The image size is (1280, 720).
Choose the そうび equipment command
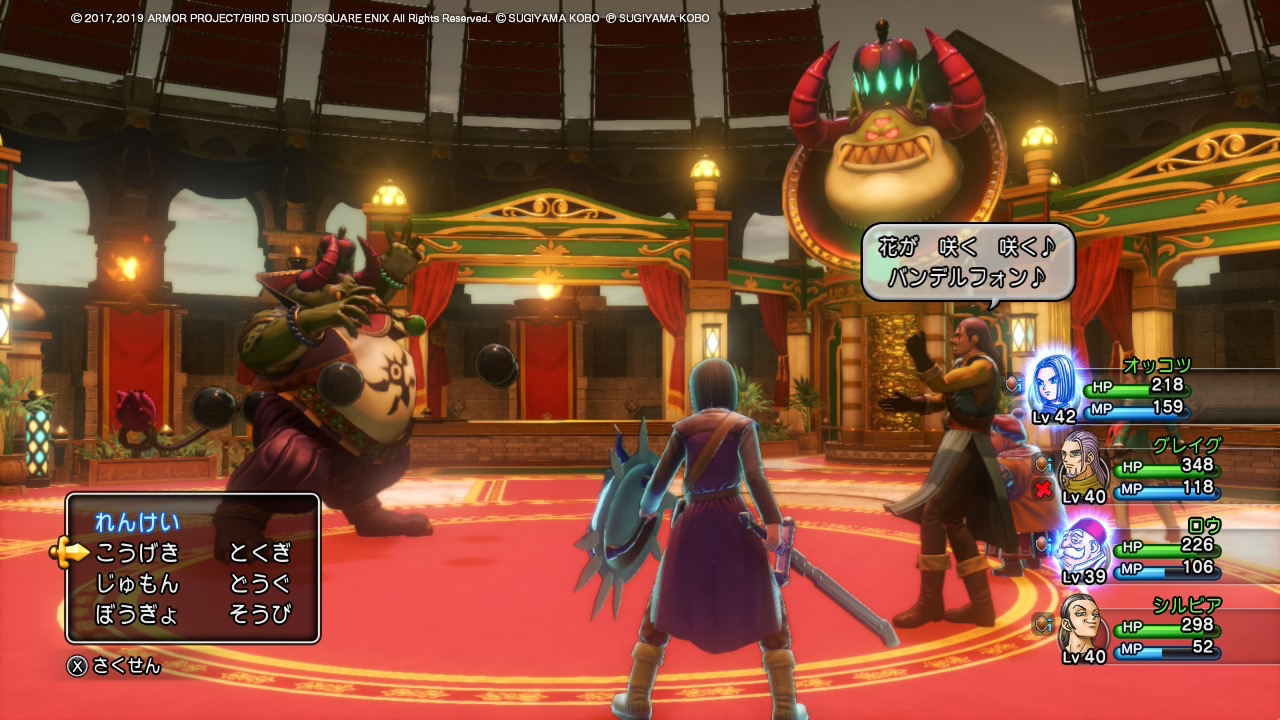260,614
